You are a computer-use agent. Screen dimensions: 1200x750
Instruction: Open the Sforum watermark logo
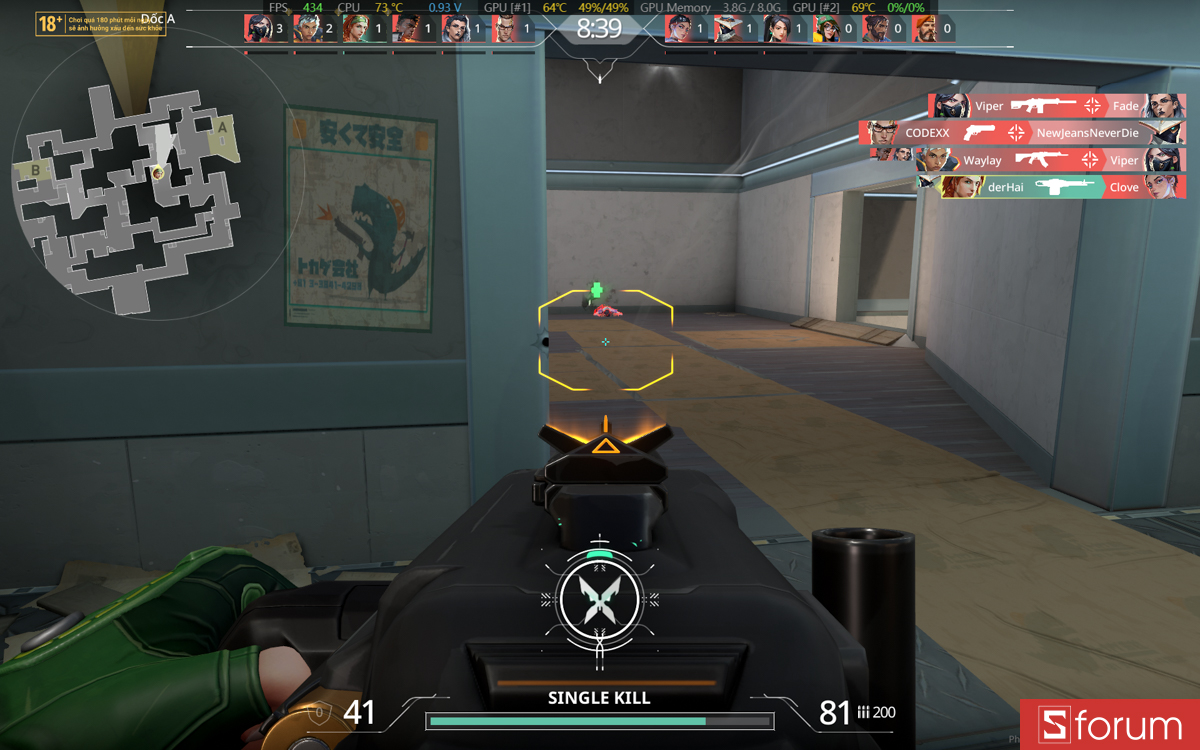[1109, 724]
